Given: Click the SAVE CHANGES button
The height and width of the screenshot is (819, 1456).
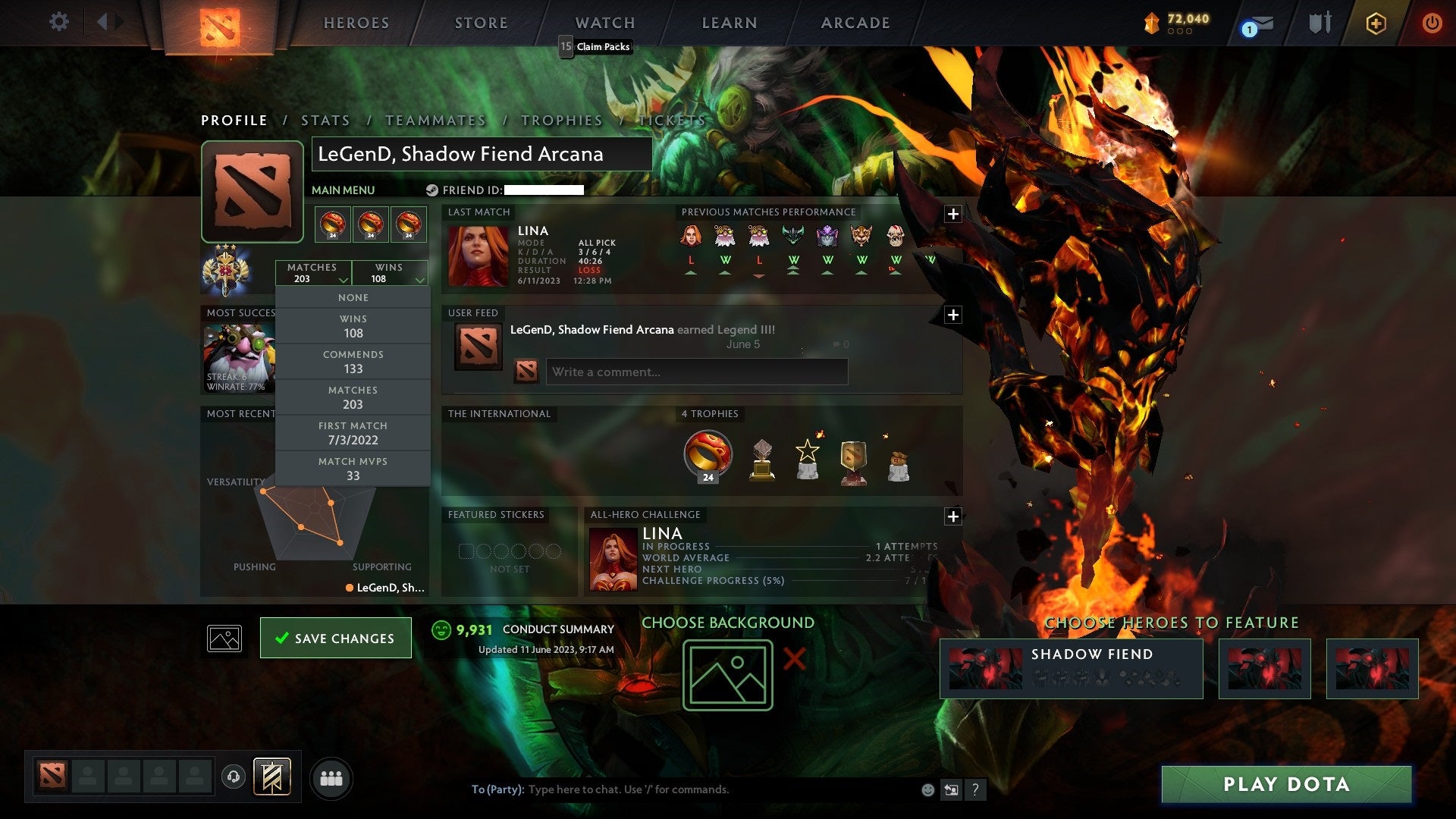Looking at the screenshot, I should (335, 637).
